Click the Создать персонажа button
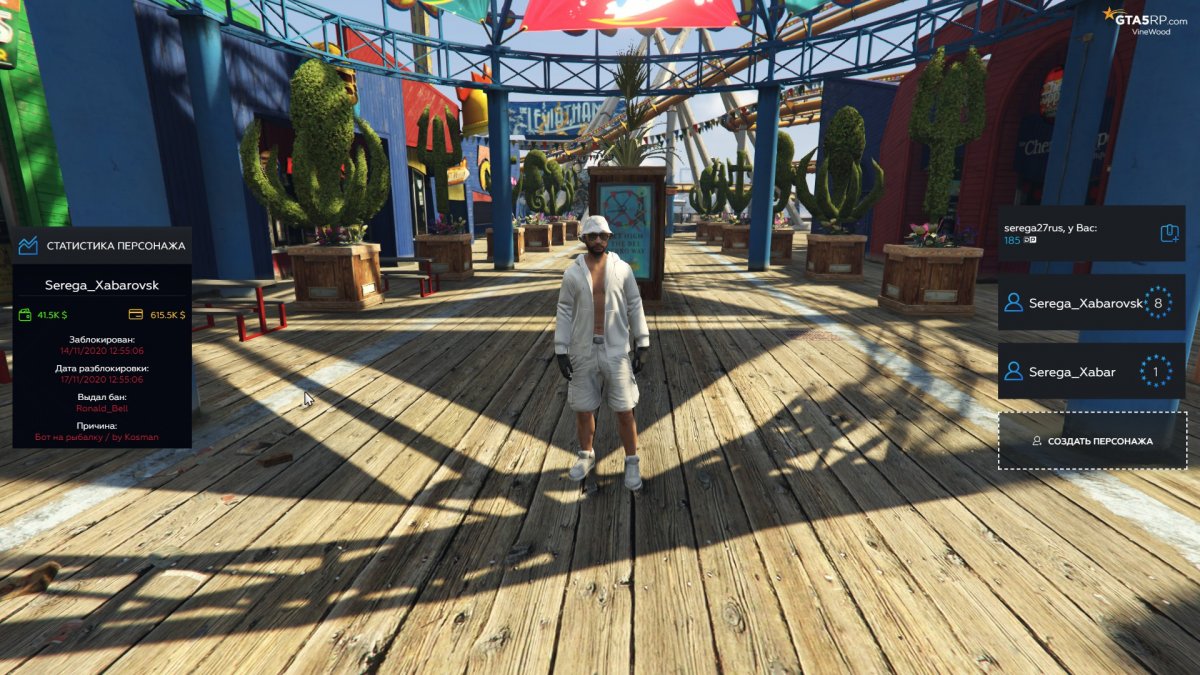The image size is (1200, 675). pos(1092,441)
